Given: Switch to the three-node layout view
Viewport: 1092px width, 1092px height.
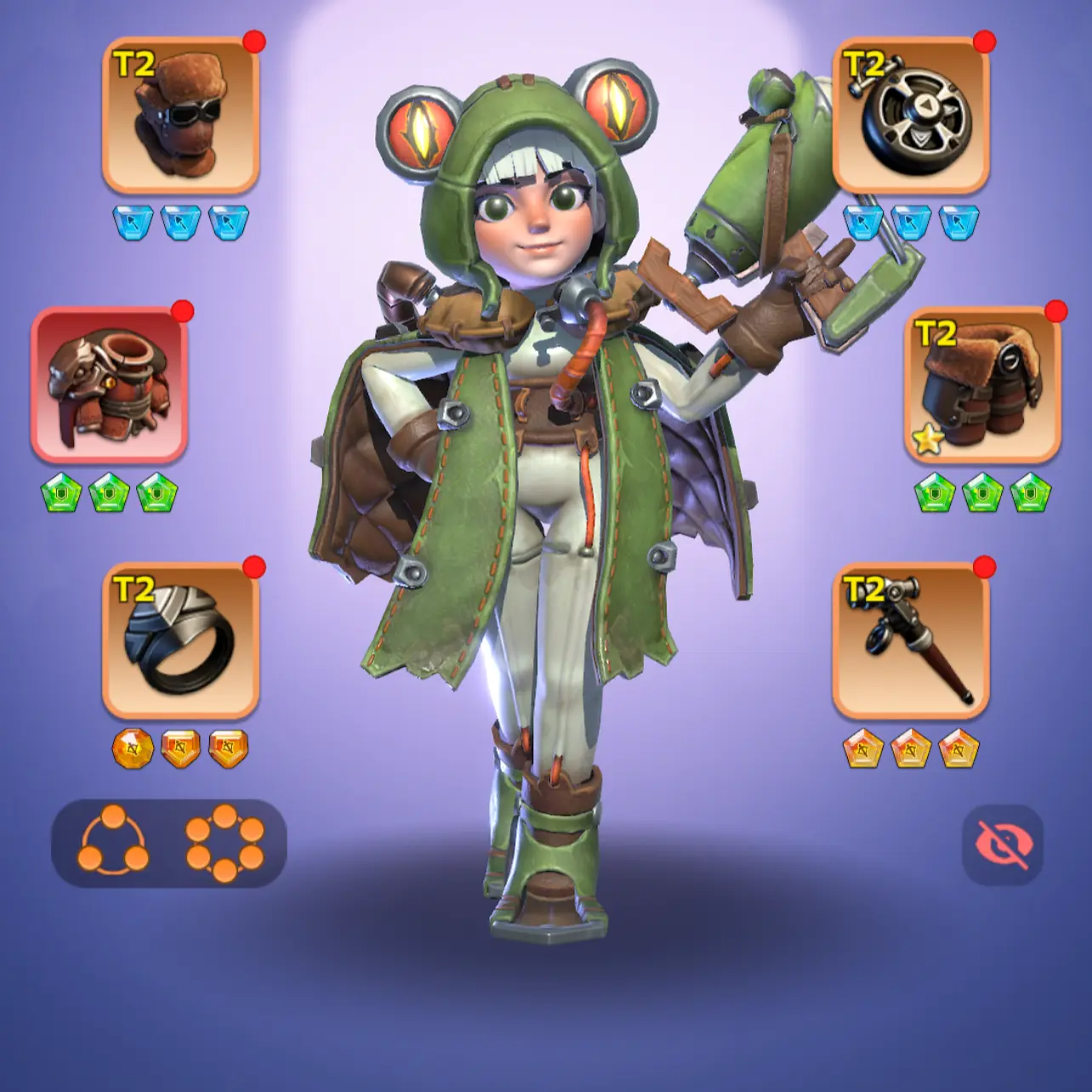Looking at the screenshot, I should (113, 843).
